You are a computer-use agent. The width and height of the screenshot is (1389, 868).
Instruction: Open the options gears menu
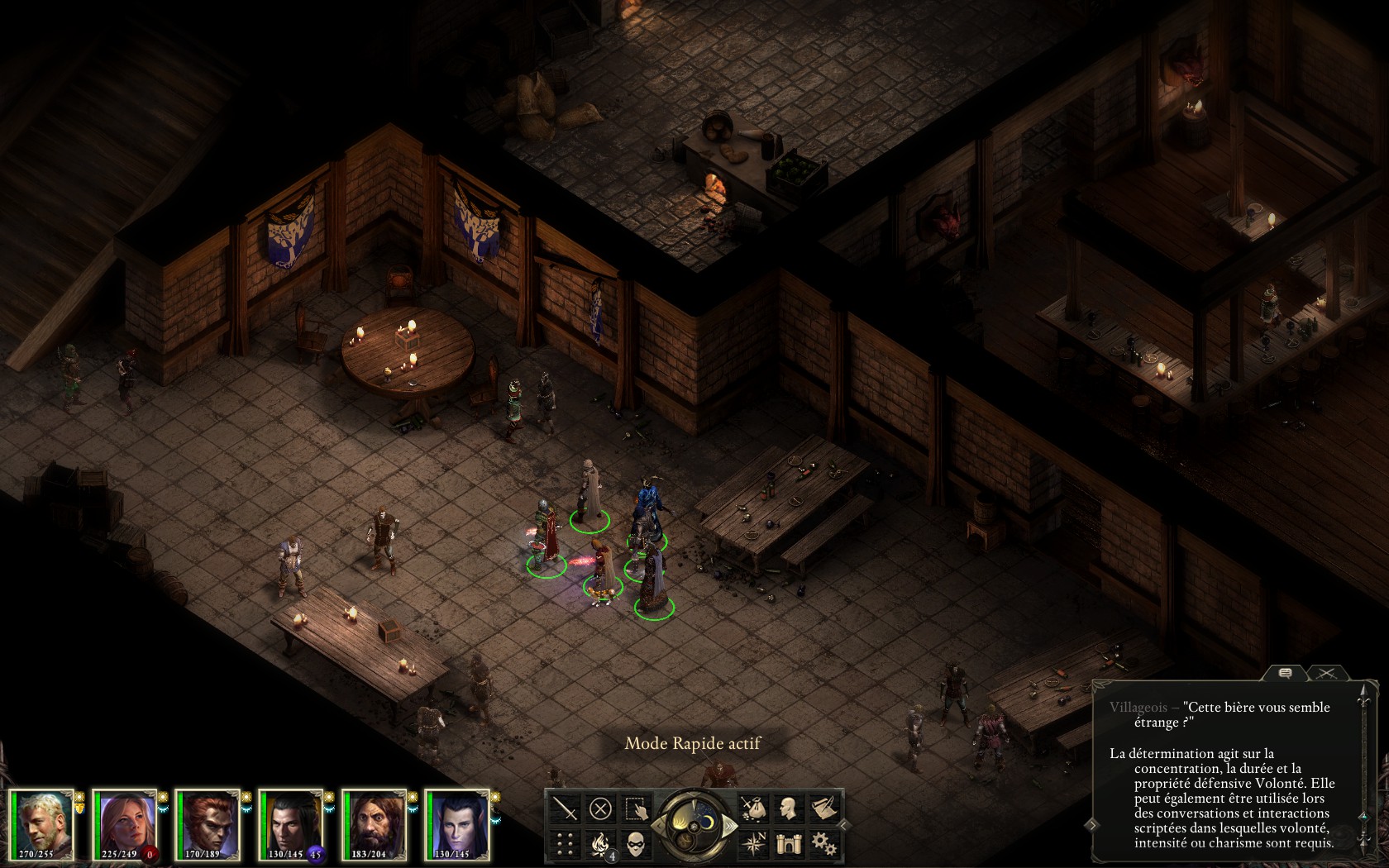[x=823, y=843]
